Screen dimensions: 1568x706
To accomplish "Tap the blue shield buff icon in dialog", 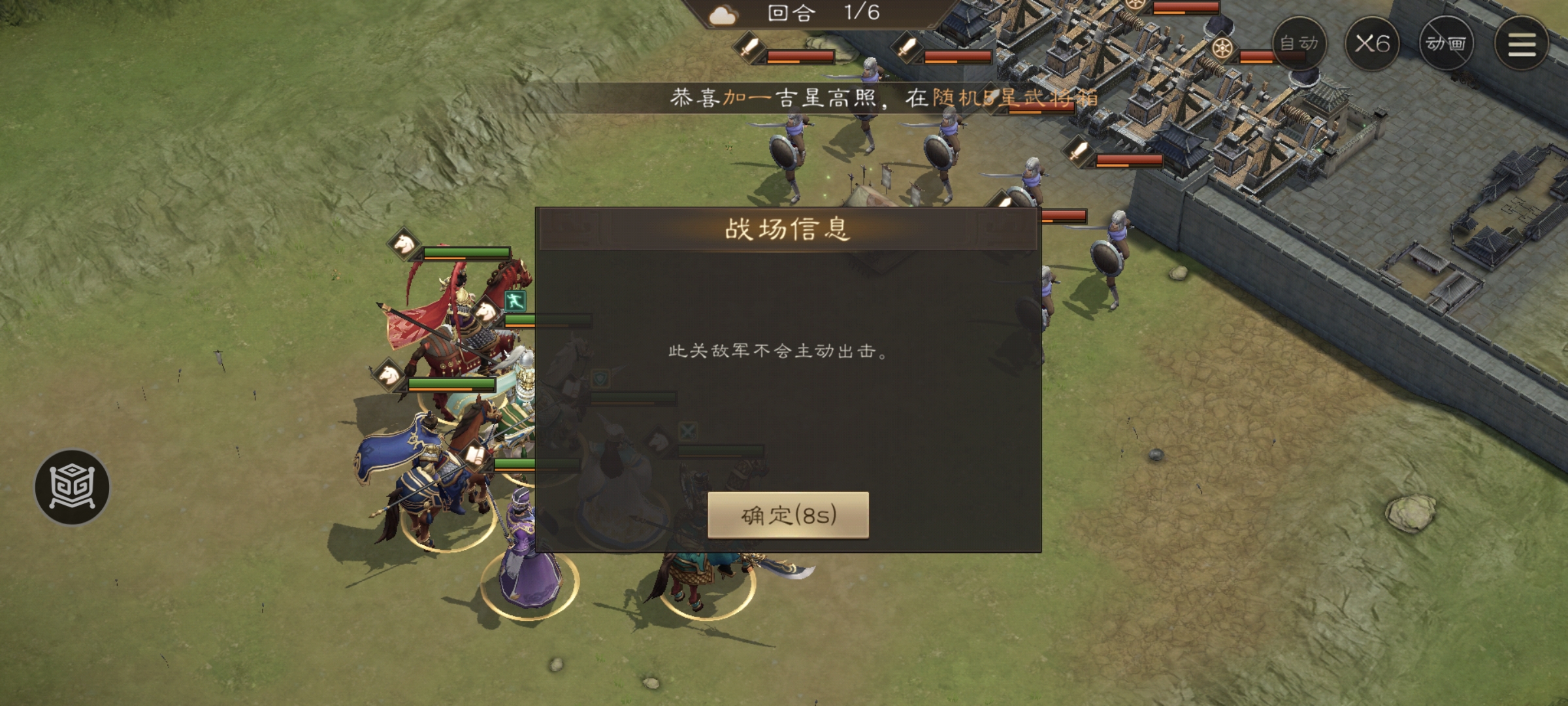I will tap(600, 379).
